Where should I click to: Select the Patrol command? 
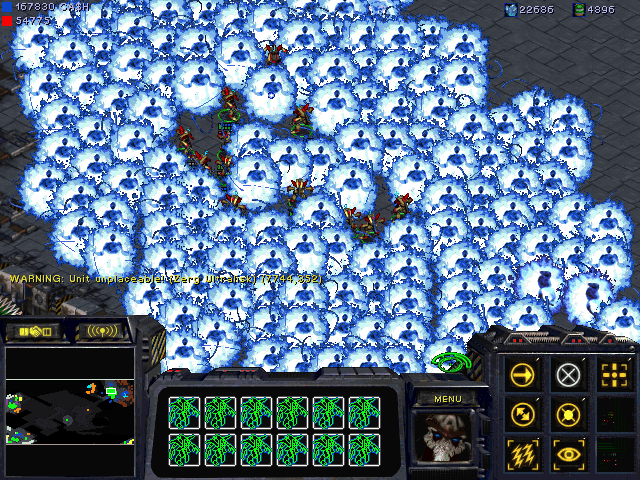tap(525, 414)
